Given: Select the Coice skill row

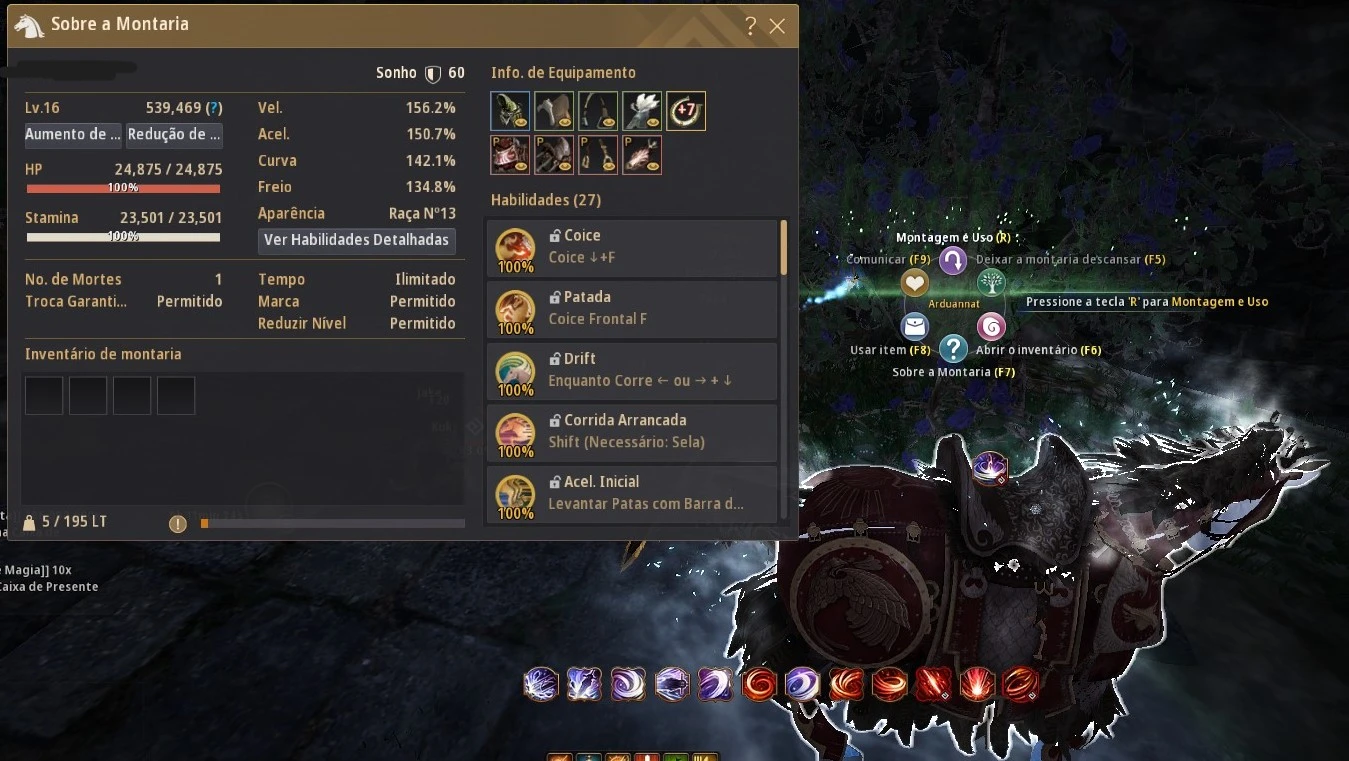Looking at the screenshot, I should point(632,249).
